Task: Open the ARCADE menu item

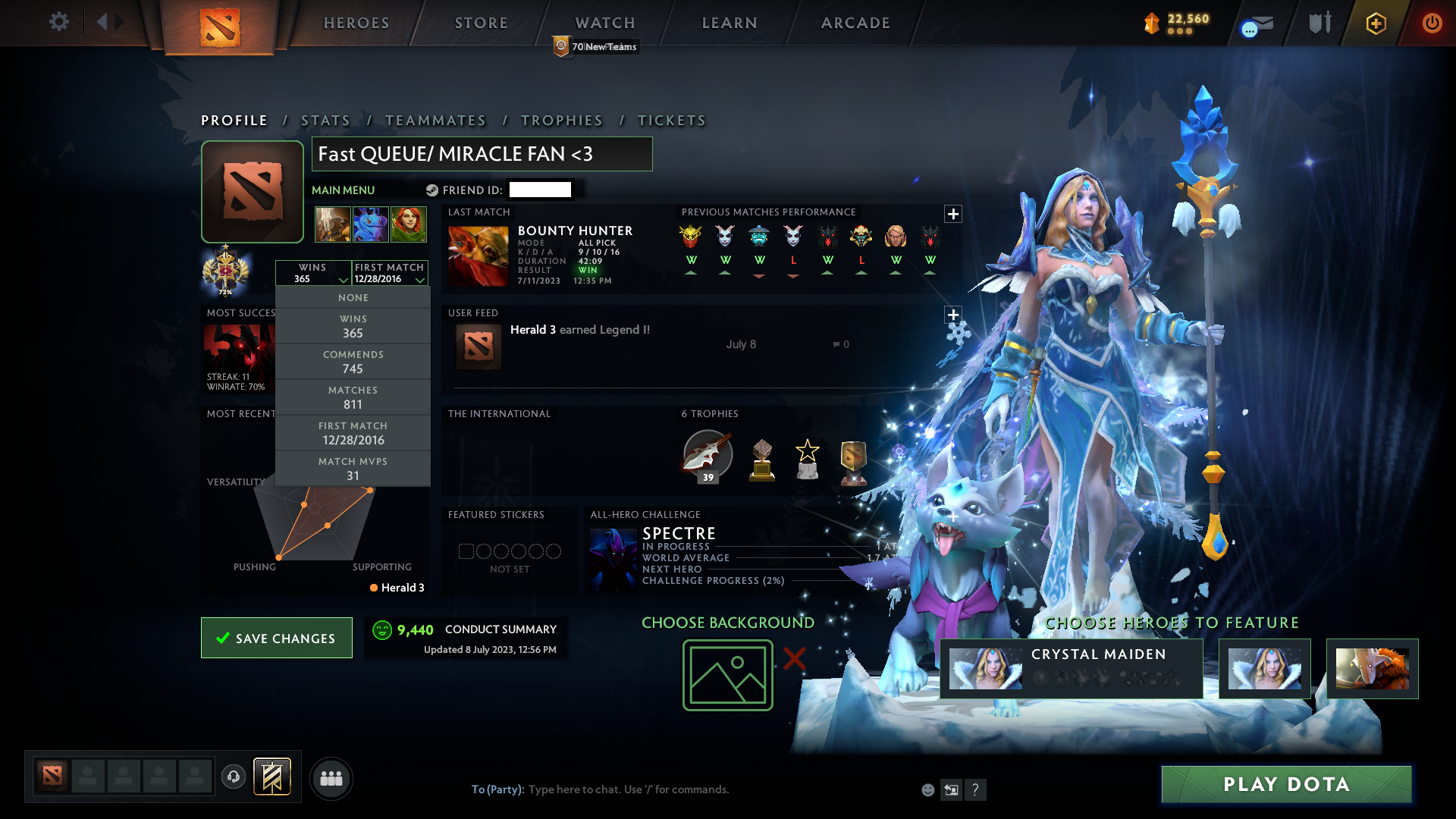Action: coord(855,23)
